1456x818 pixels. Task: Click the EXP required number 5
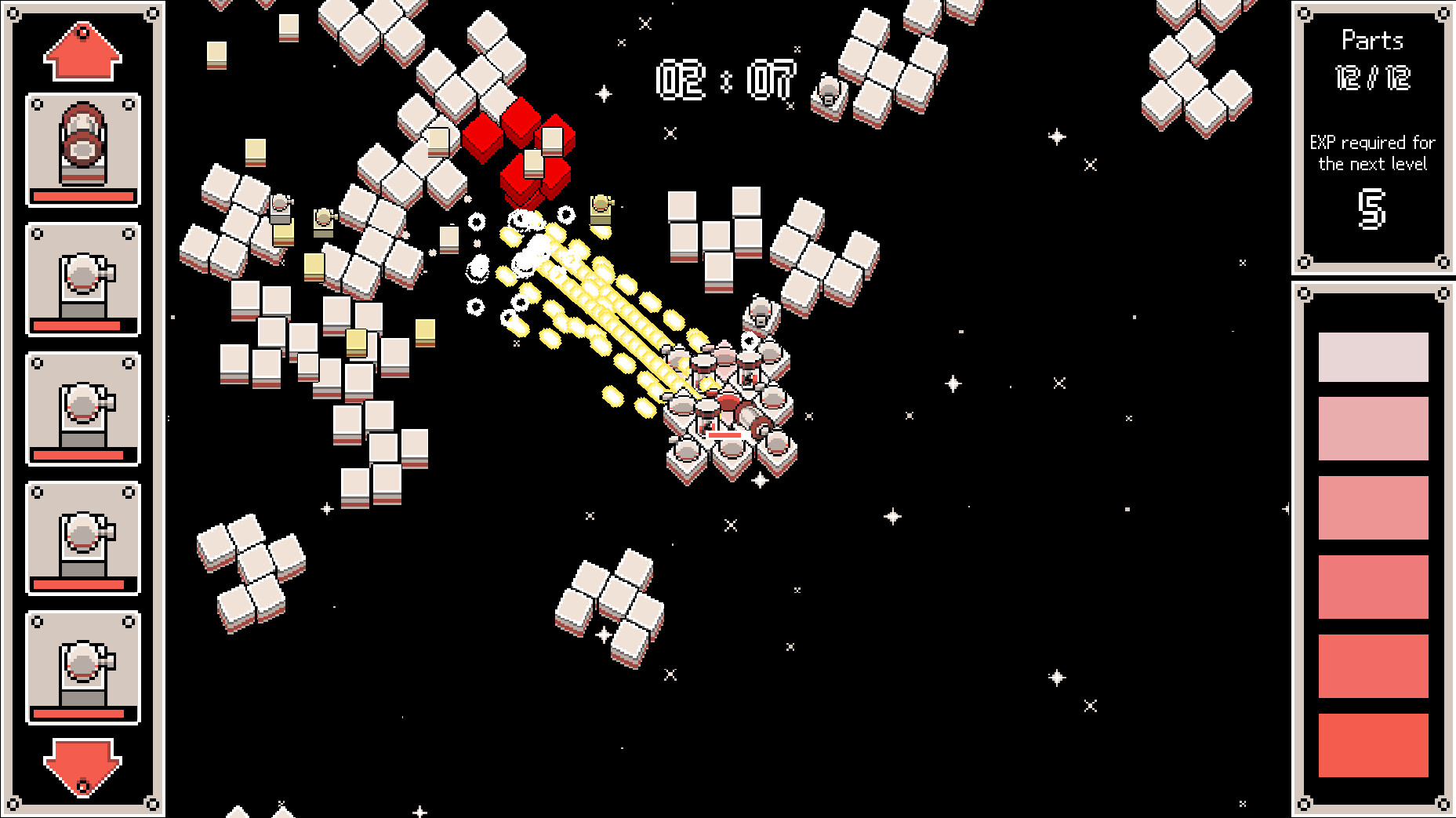[x=1373, y=205]
